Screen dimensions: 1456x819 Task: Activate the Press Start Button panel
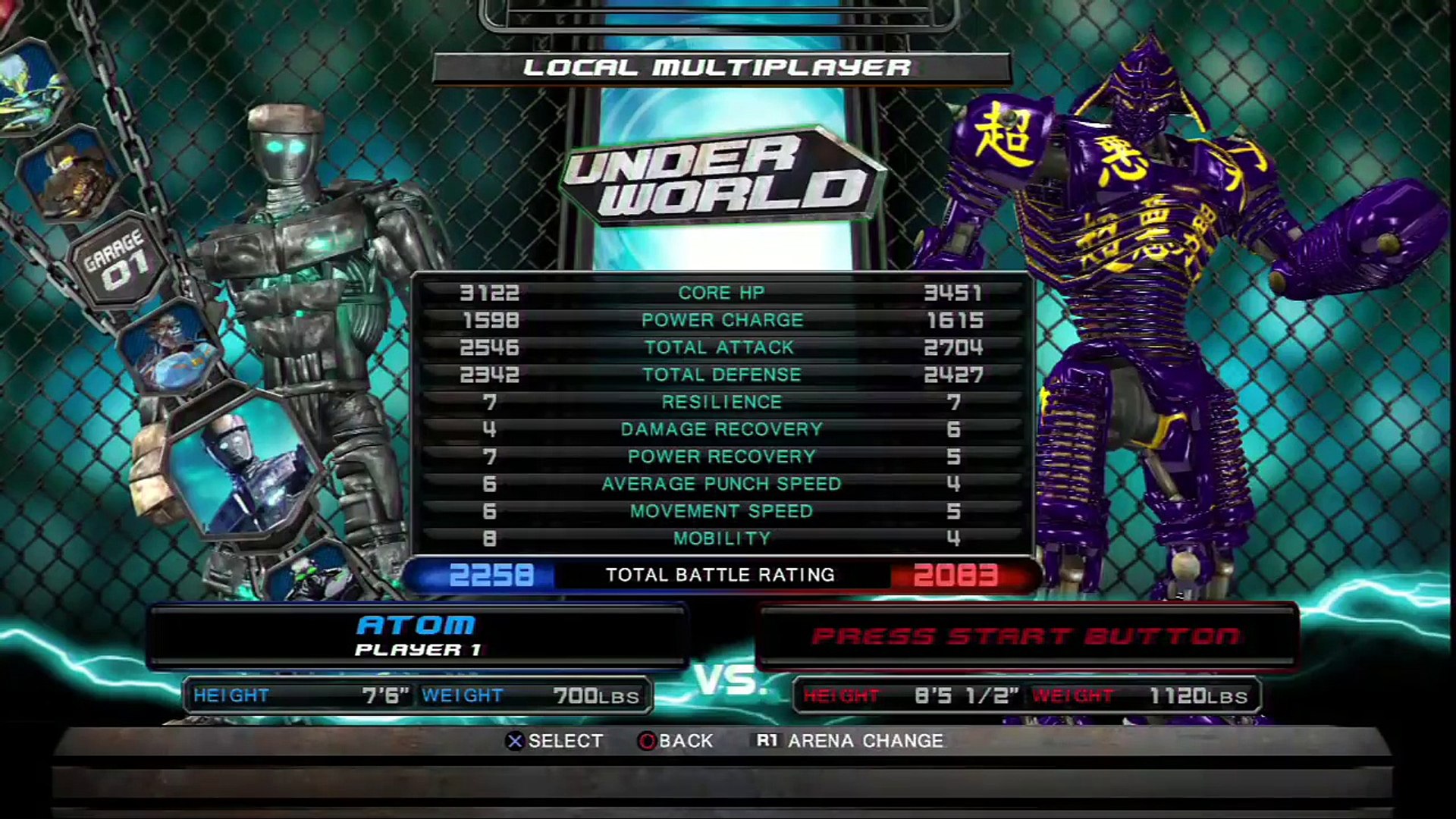coord(1027,635)
